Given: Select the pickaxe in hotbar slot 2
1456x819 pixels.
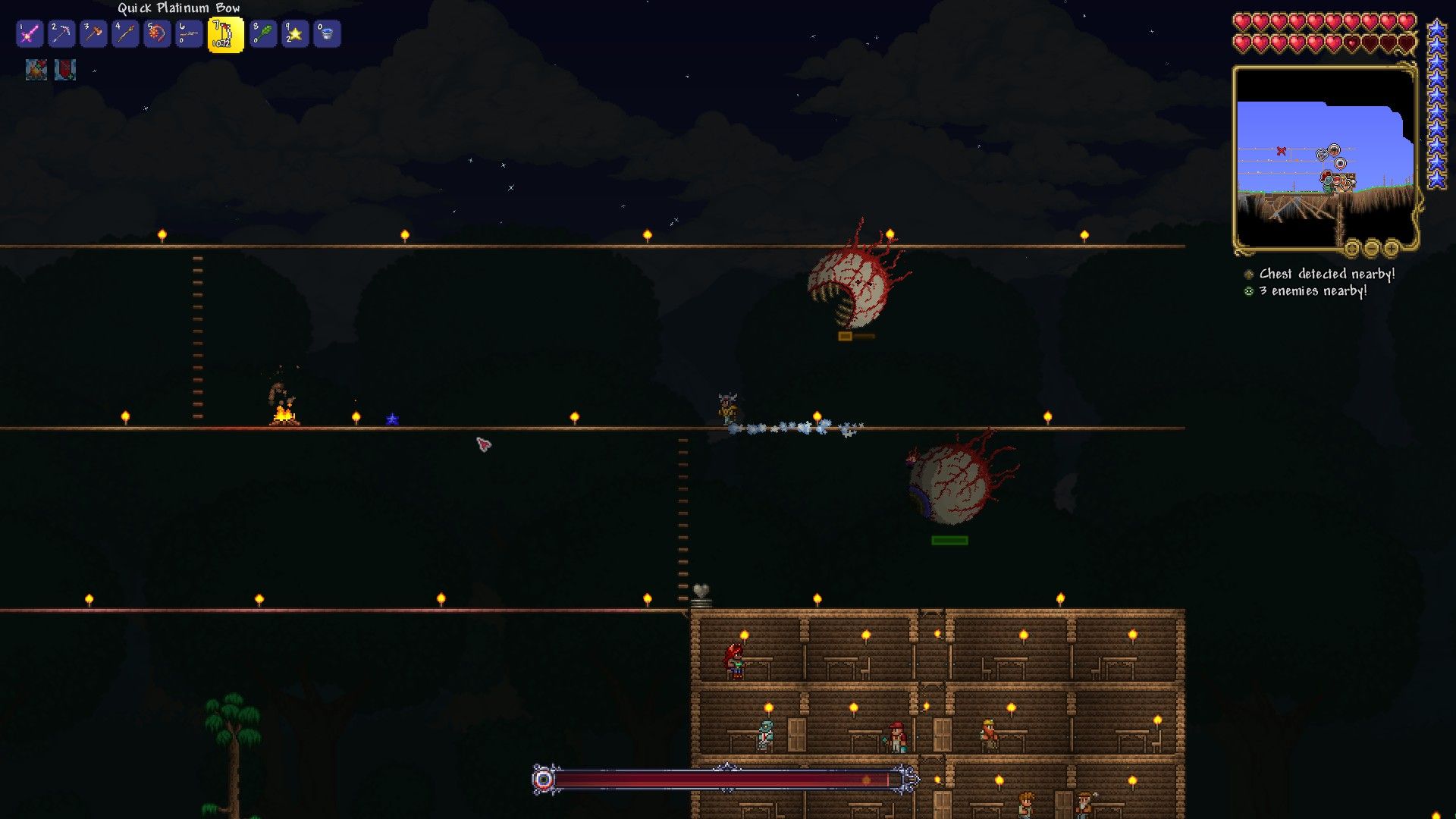Looking at the screenshot, I should [61, 33].
